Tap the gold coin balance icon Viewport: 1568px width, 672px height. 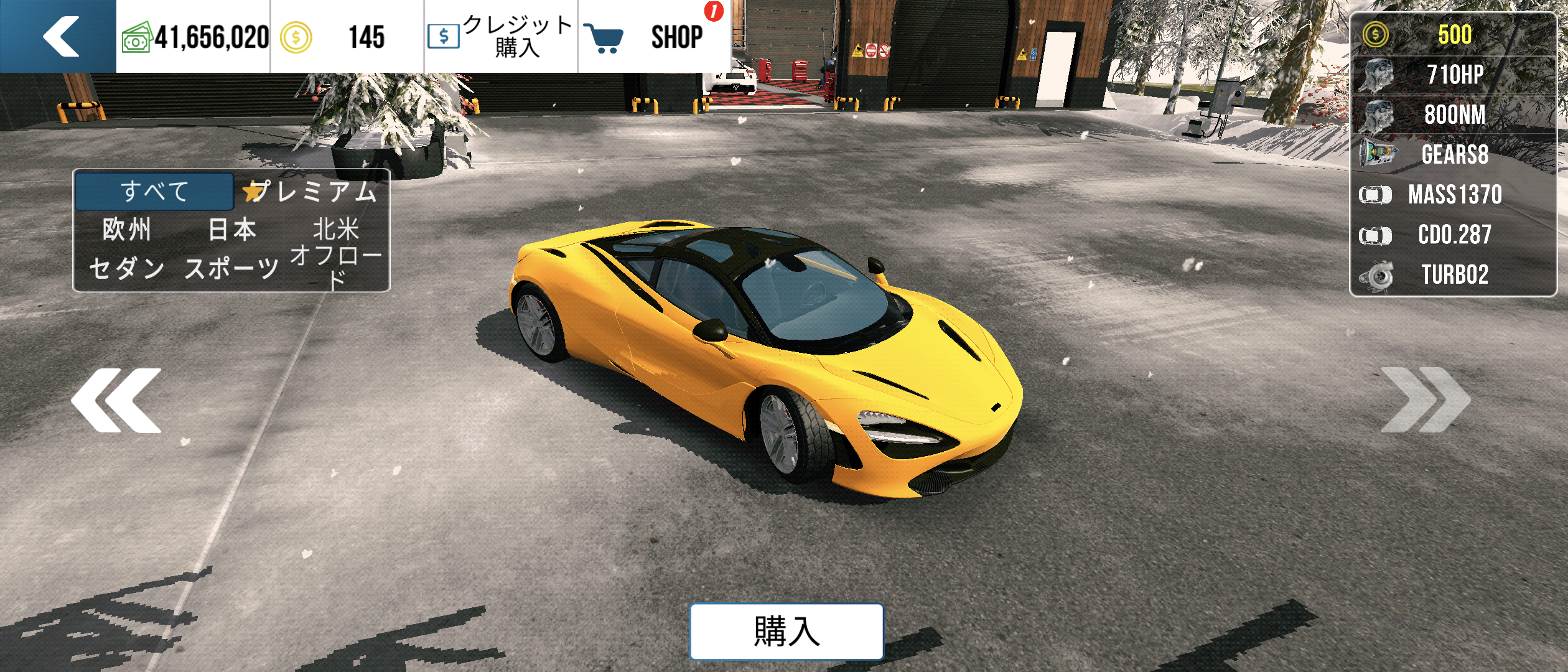[x=296, y=37]
